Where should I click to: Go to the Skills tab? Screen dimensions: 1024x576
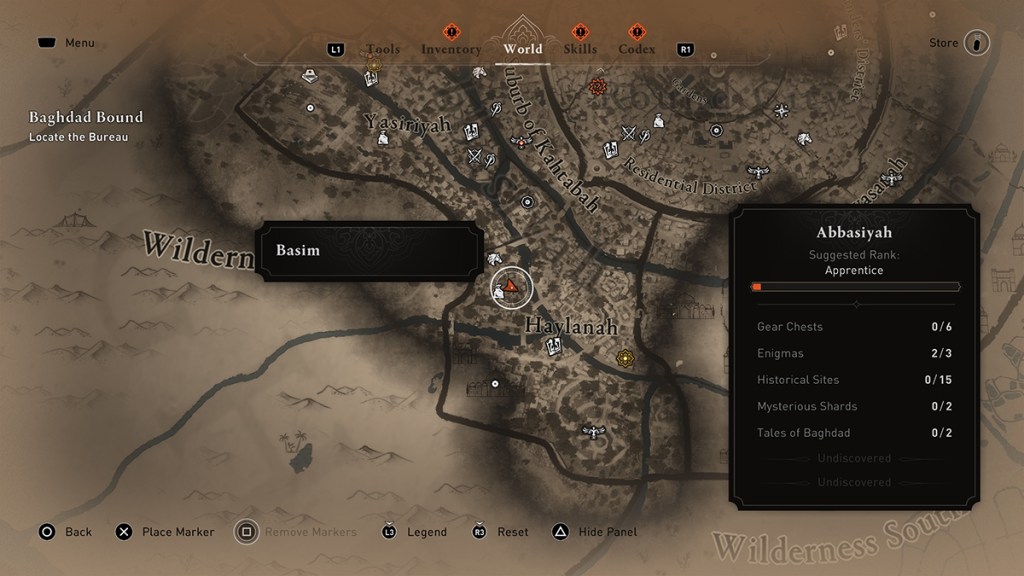pos(580,49)
